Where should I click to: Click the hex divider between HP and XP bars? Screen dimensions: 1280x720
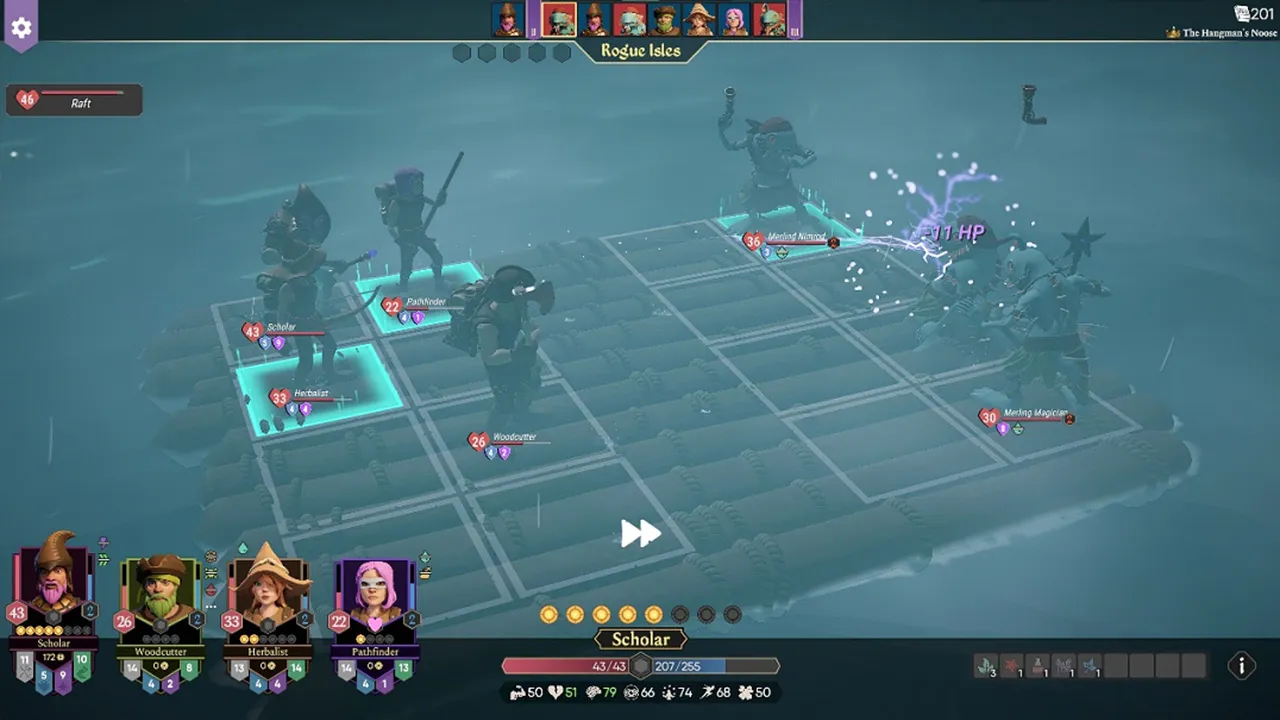click(640, 665)
